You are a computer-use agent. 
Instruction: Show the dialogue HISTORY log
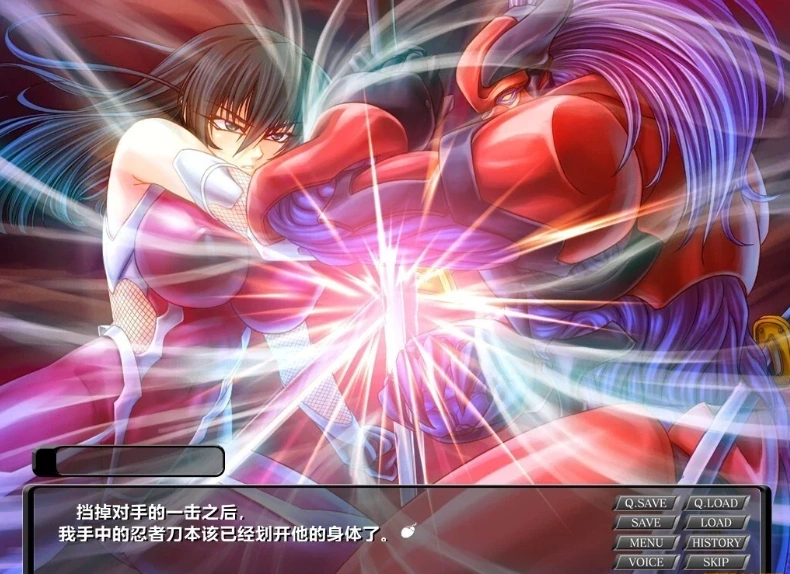716,543
